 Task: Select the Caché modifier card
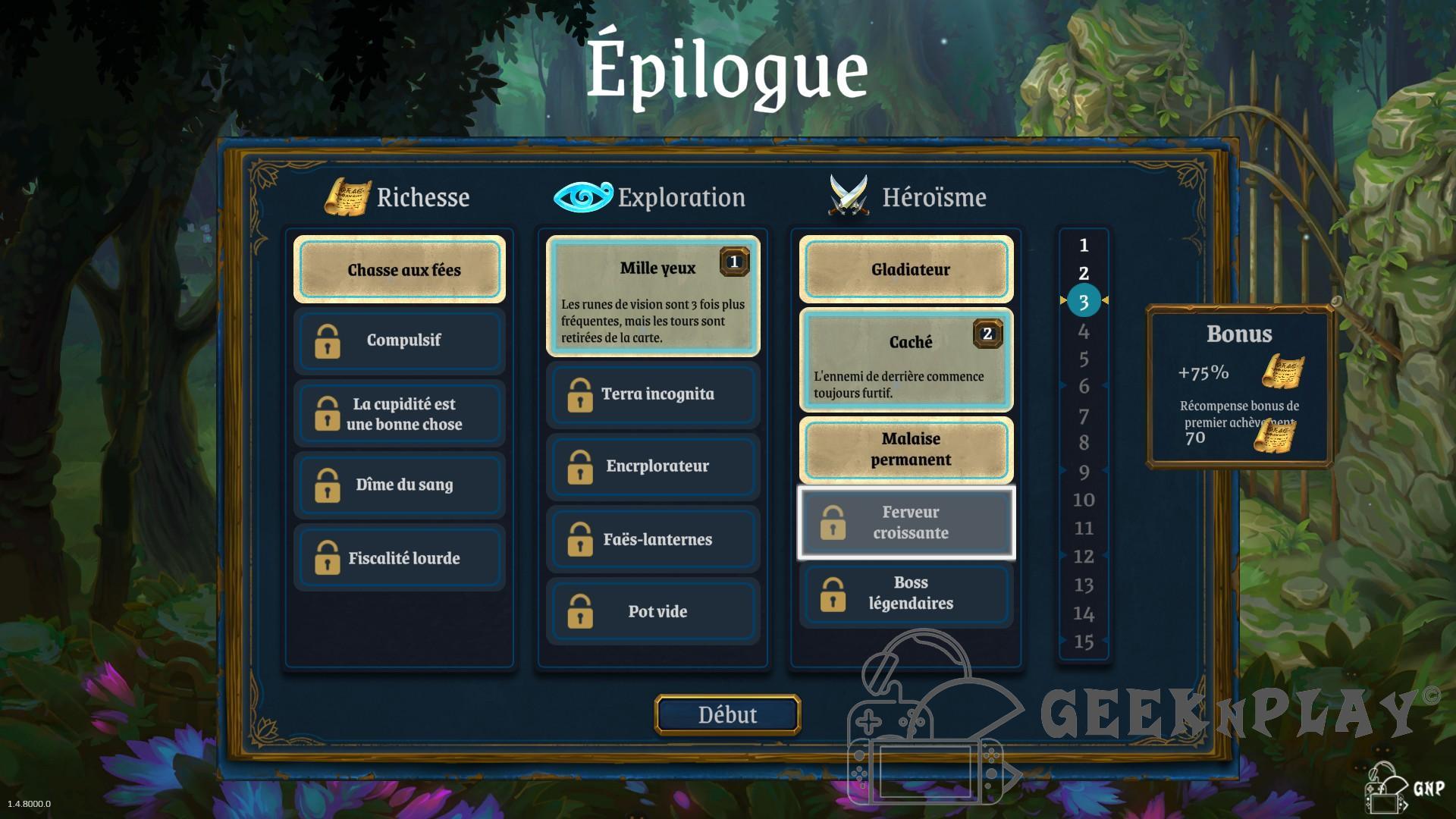(x=906, y=360)
